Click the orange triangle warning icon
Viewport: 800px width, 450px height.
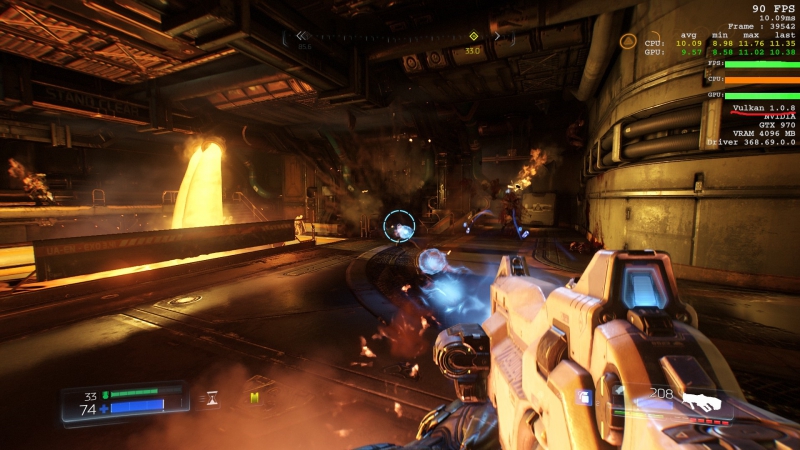tap(627, 41)
